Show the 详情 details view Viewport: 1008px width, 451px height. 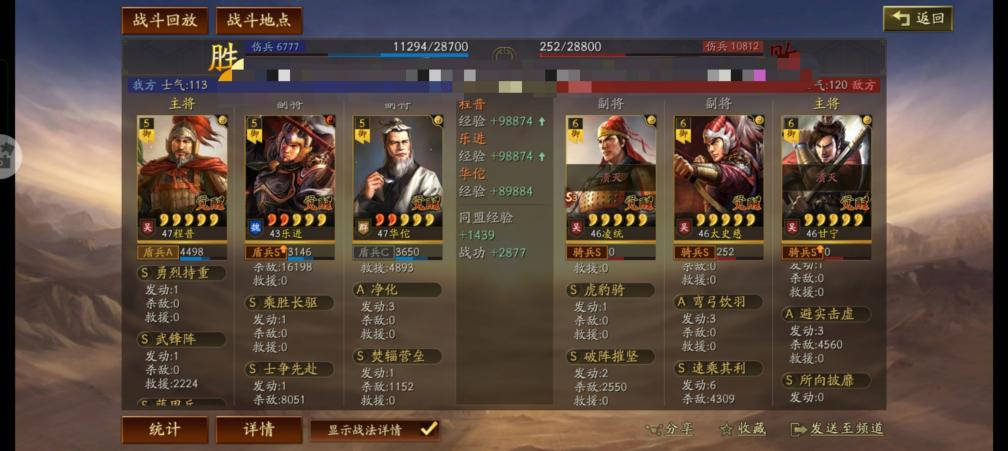(258, 429)
